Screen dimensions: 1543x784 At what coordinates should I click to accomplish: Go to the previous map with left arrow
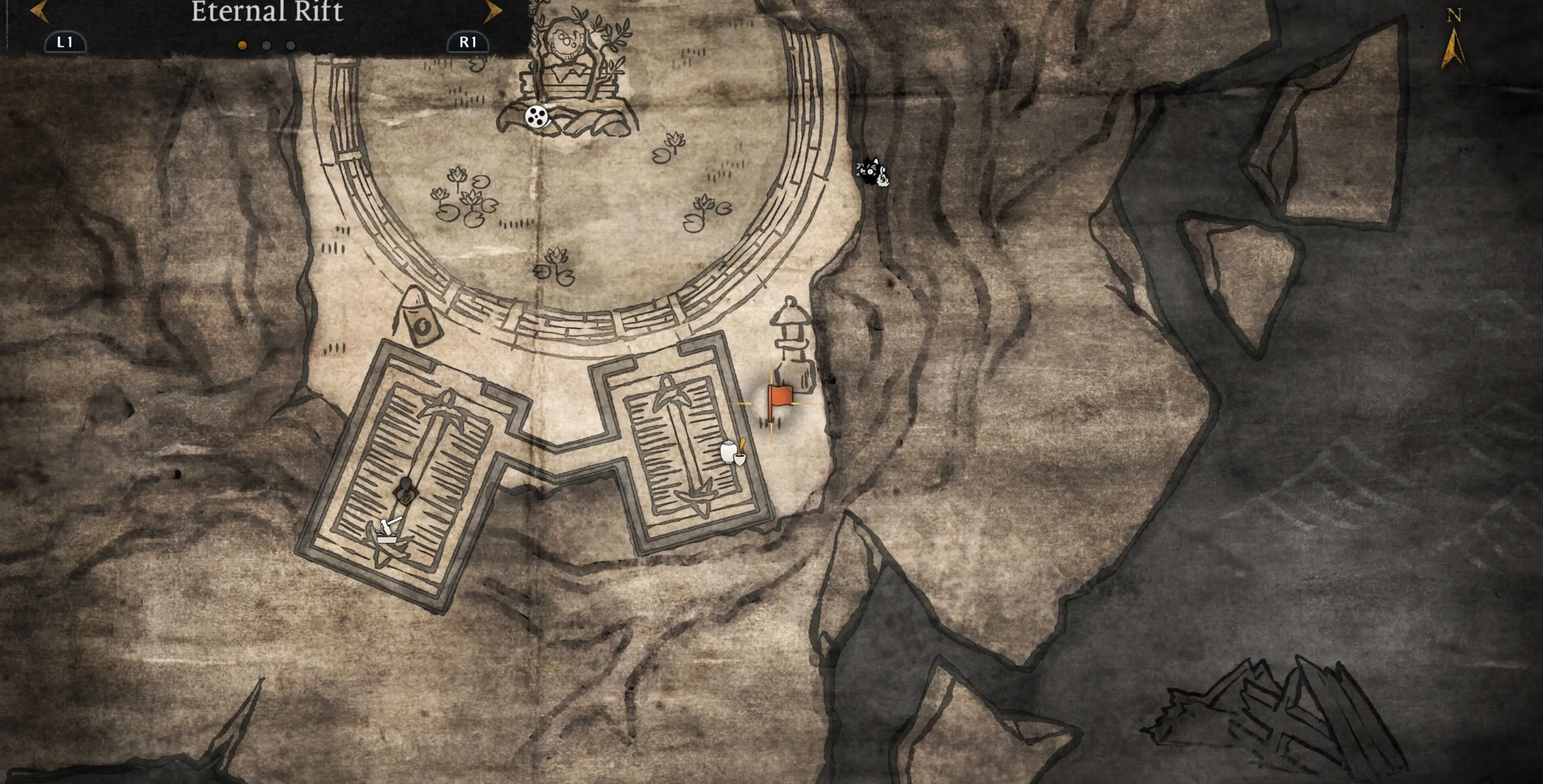[x=39, y=11]
